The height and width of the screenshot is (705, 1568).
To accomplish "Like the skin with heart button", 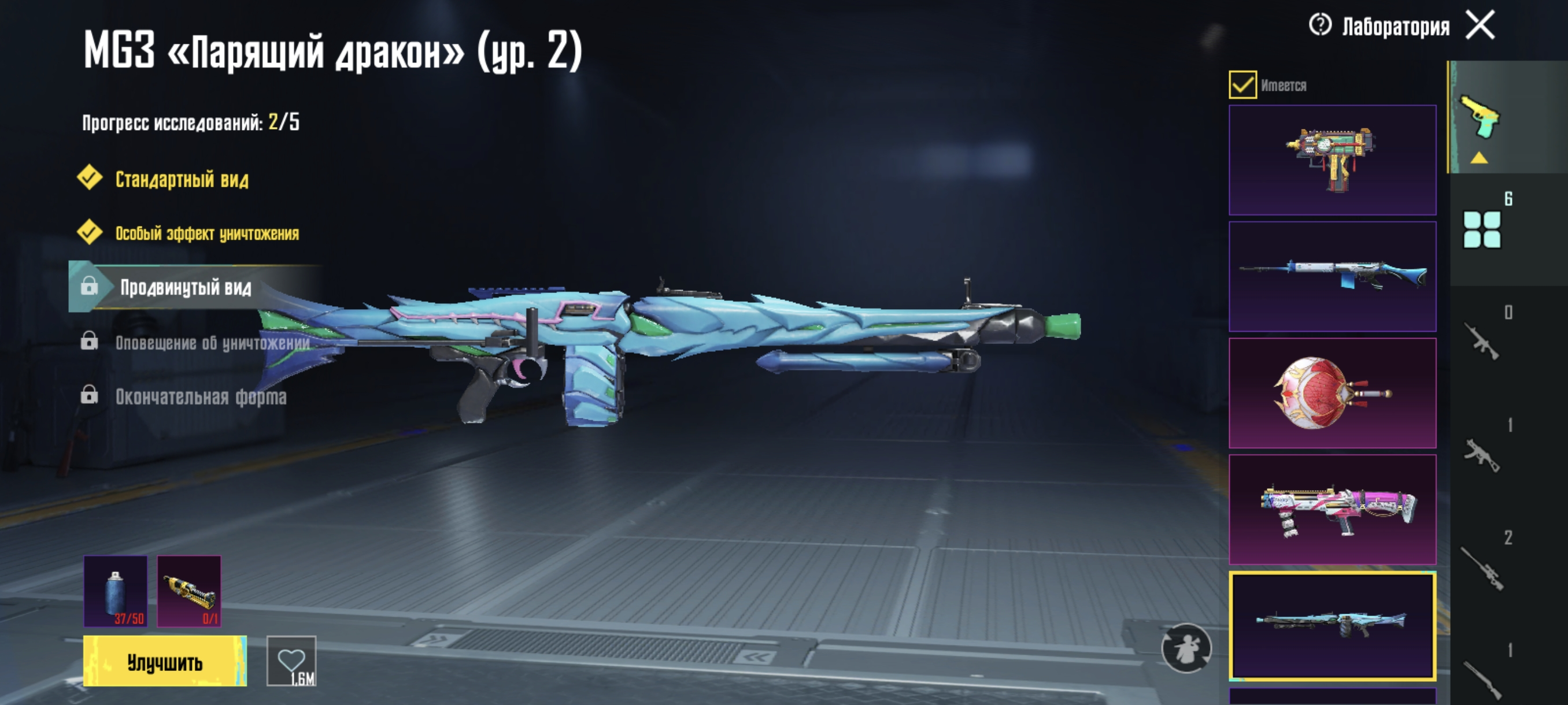I will click(291, 661).
